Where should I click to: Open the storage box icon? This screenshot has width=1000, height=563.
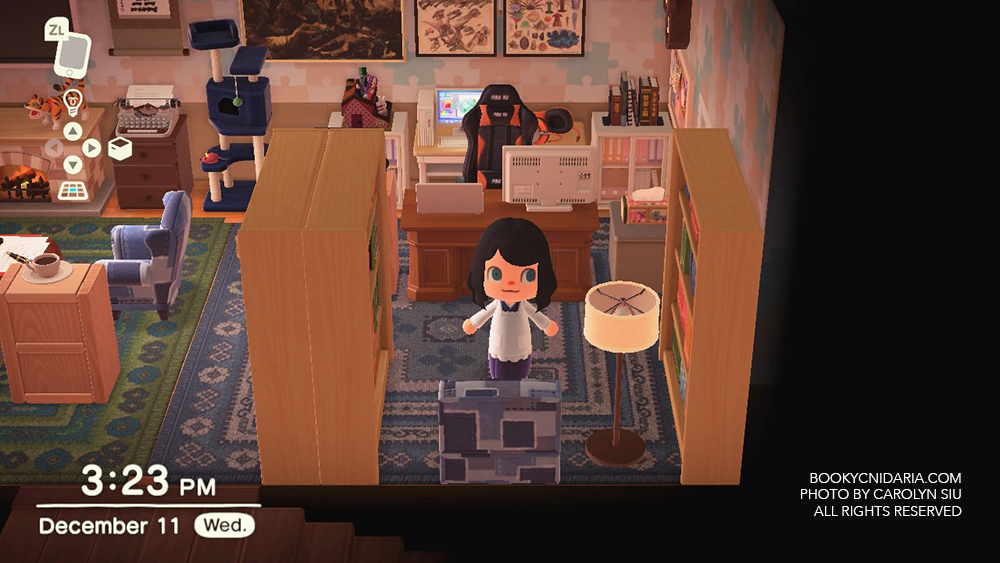120,148
